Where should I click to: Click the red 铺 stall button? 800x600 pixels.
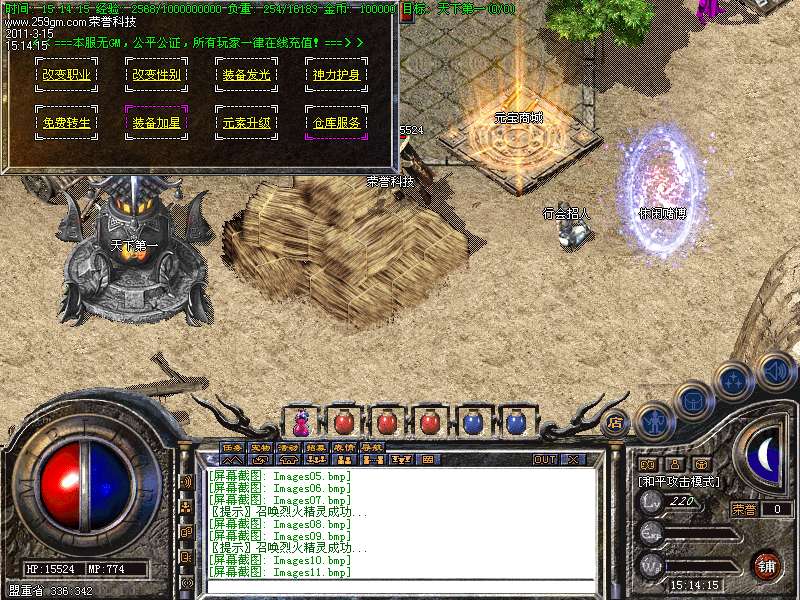point(767,564)
